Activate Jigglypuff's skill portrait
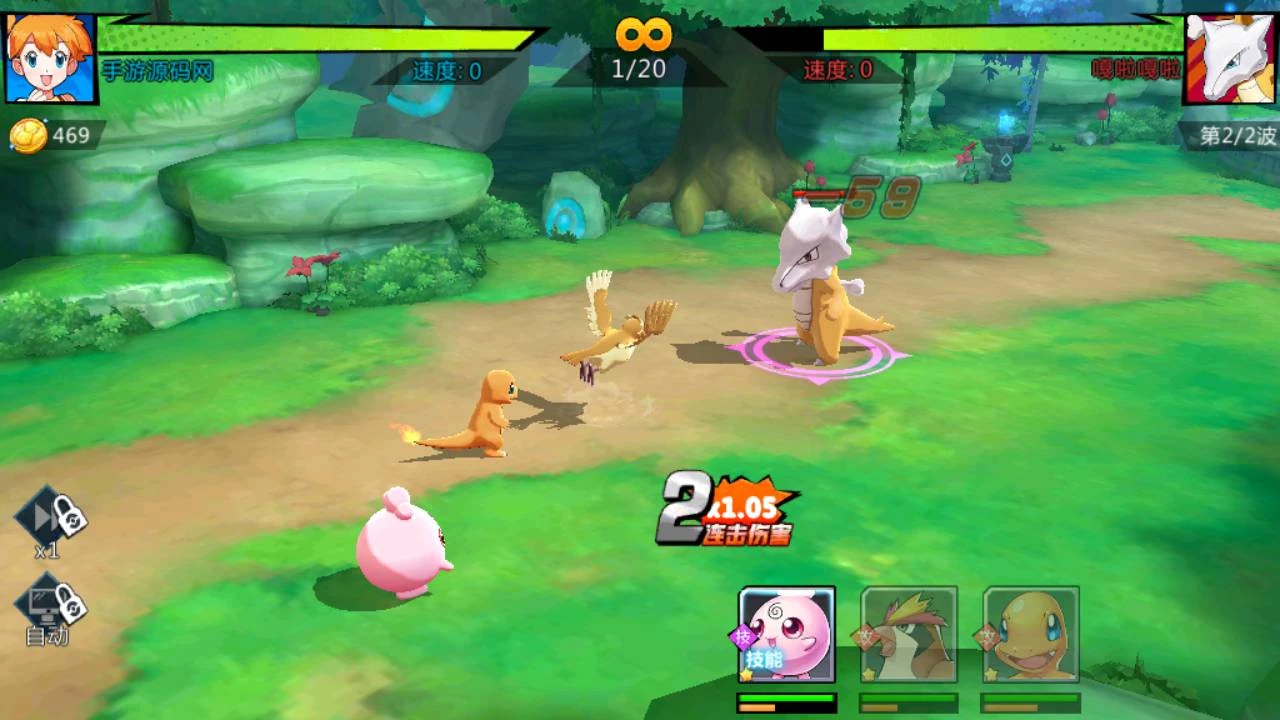This screenshot has height=720, width=1280. pyautogui.click(x=787, y=635)
